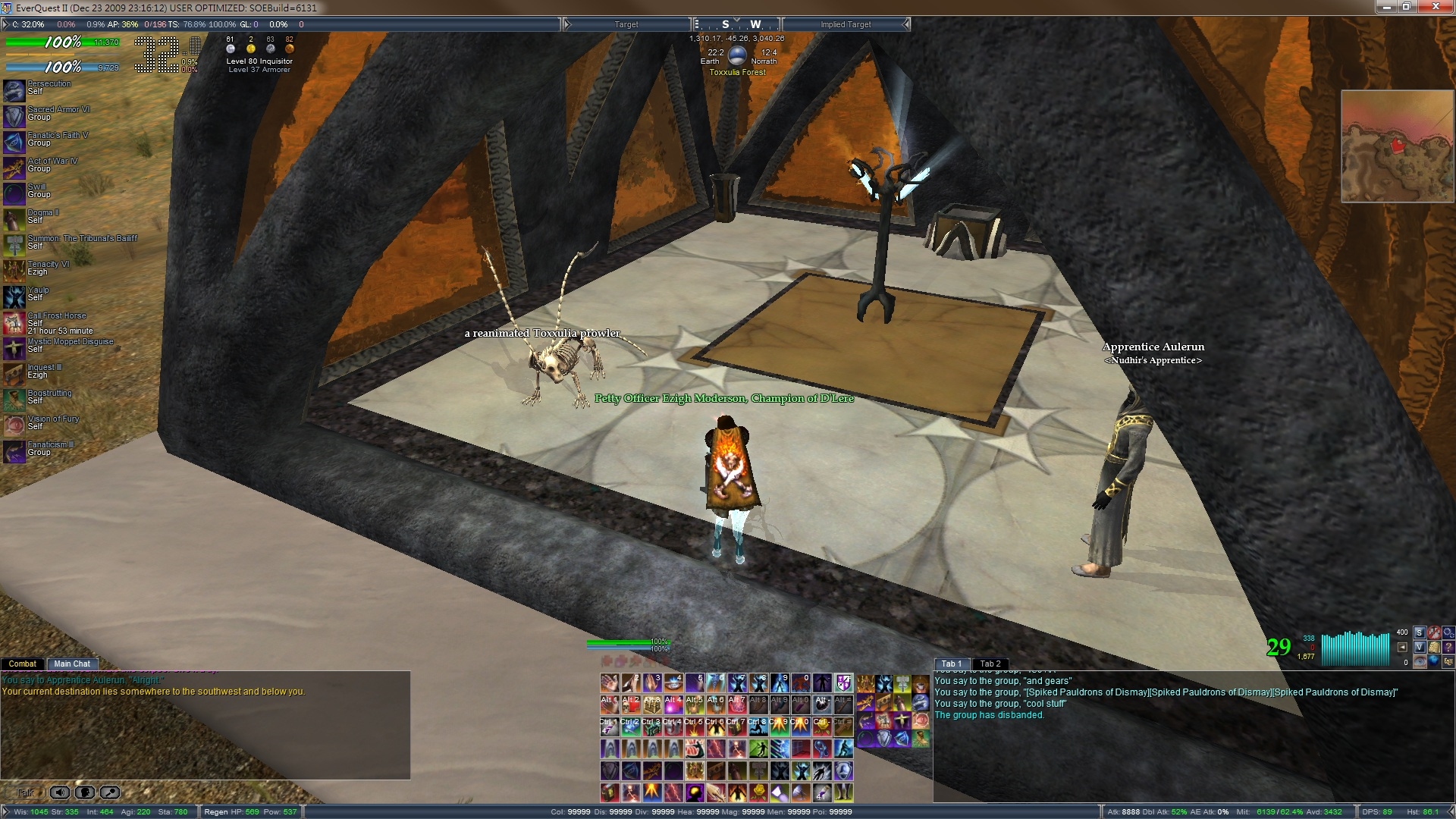Open the minimap of Toxxulia Forest

click(x=1397, y=146)
